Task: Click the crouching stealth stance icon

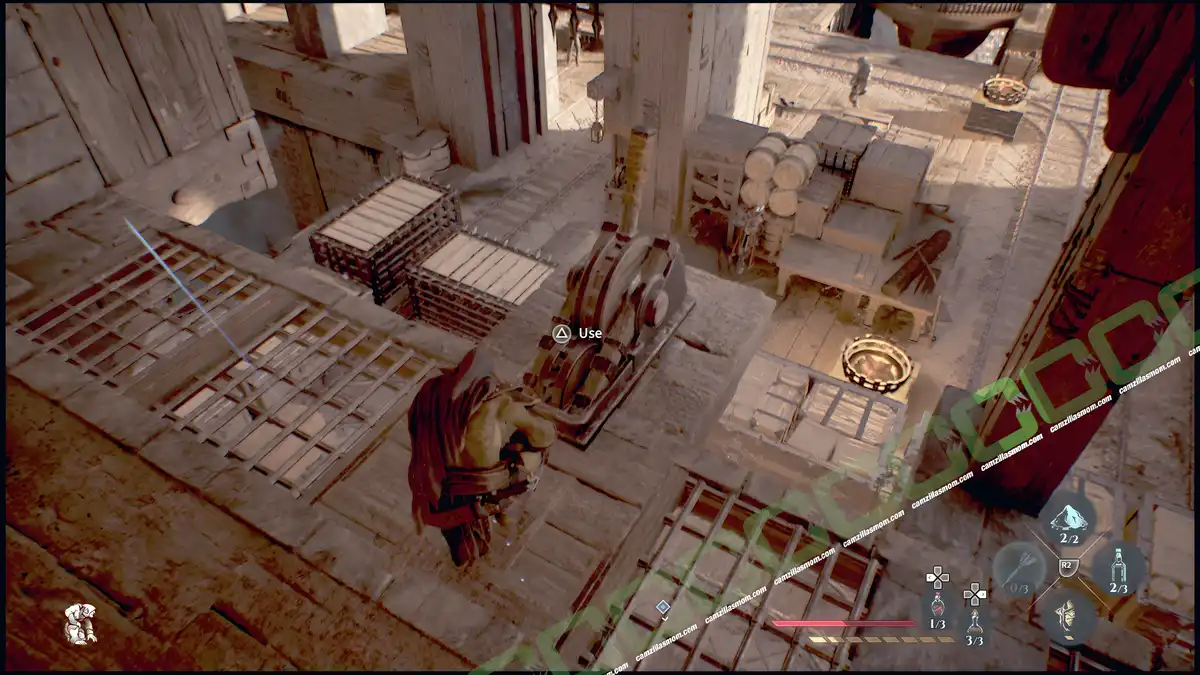Action: pyautogui.click(x=80, y=624)
